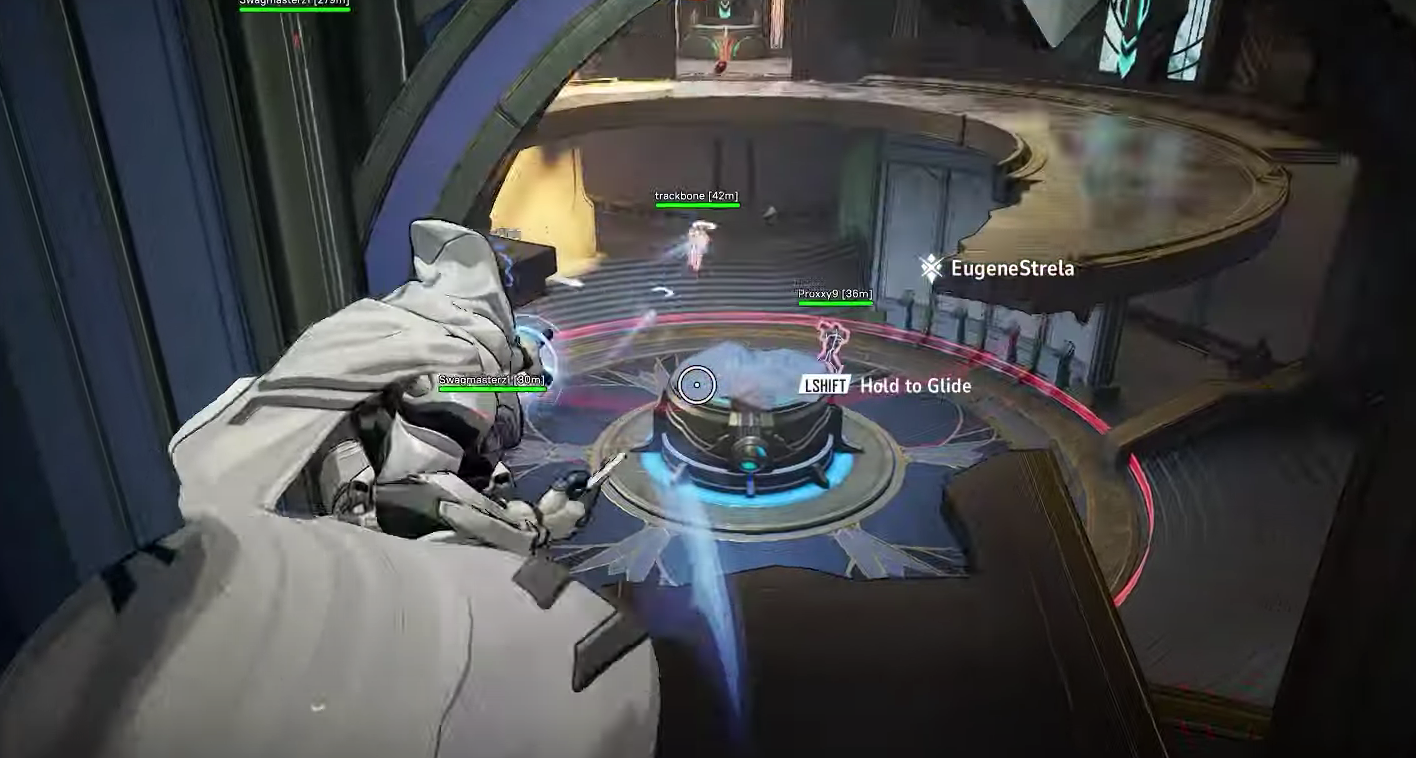The height and width of the screenshot is (758, 1416).
Task: Click the EugeneStrela emblem icon
Action: click(x=929, y=268)
